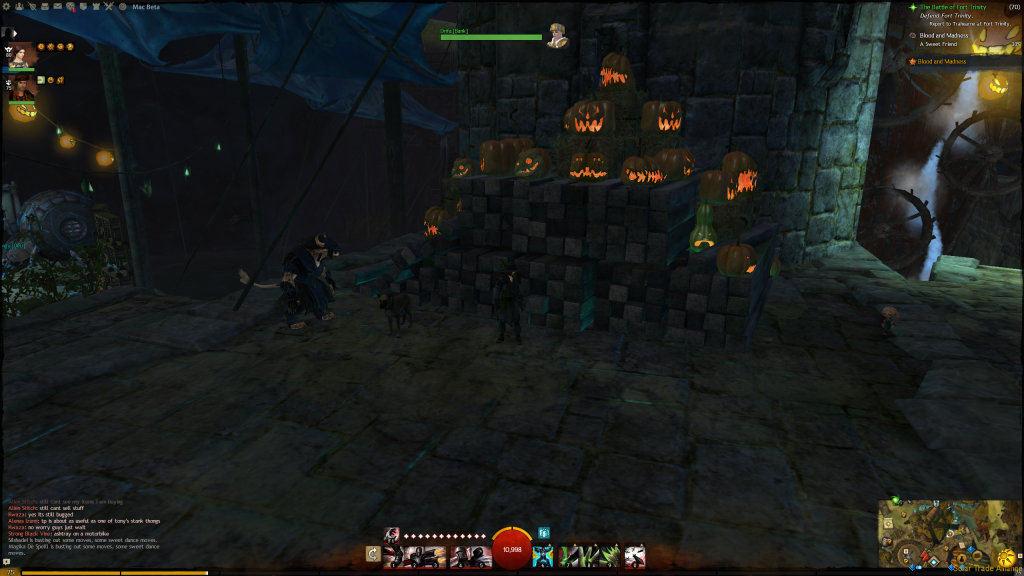This screenshot has width=1024, height=576.
Task: Select the orange Blood and Madness event entry
Action: [x=942, y=62]
